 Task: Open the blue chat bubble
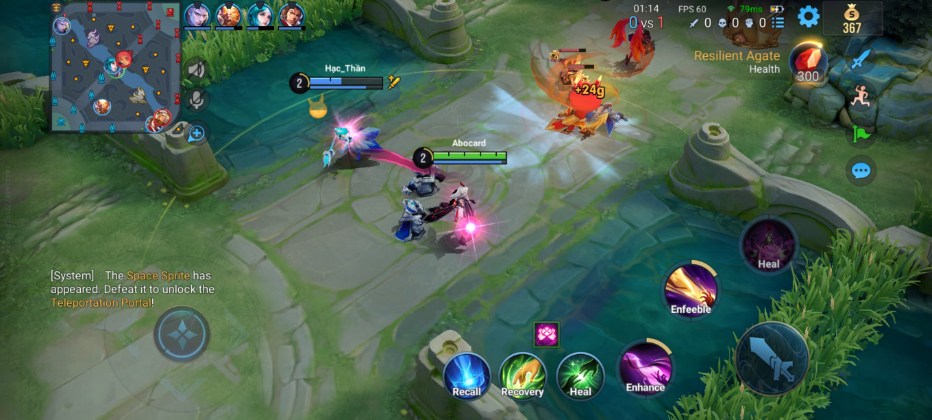click(861, 171)
